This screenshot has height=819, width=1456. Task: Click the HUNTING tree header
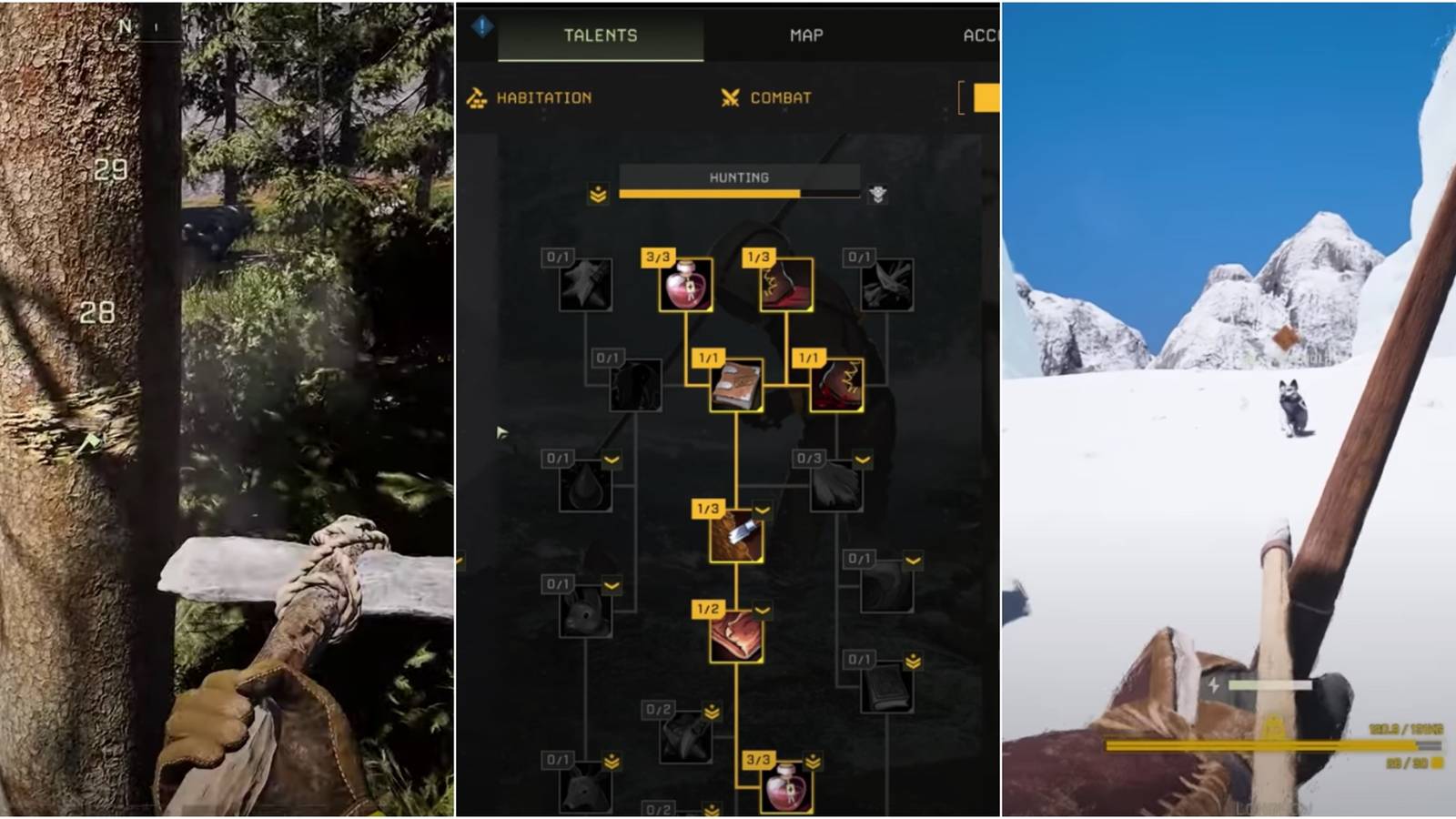click(740, 177)
